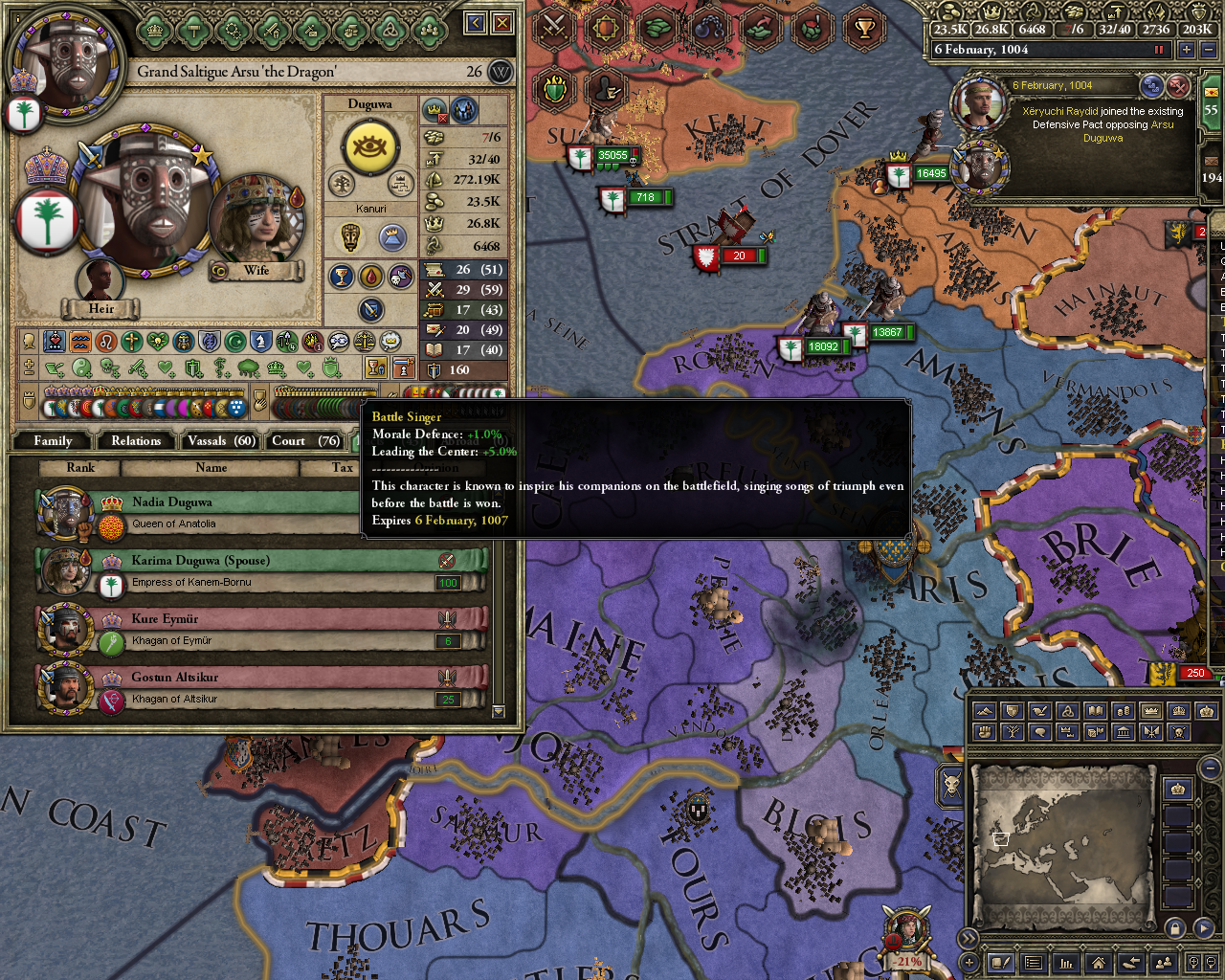This screenshot has width=1225, height=980.
Task: Toggle the minimap lock icon
Action: point(1174,929)
